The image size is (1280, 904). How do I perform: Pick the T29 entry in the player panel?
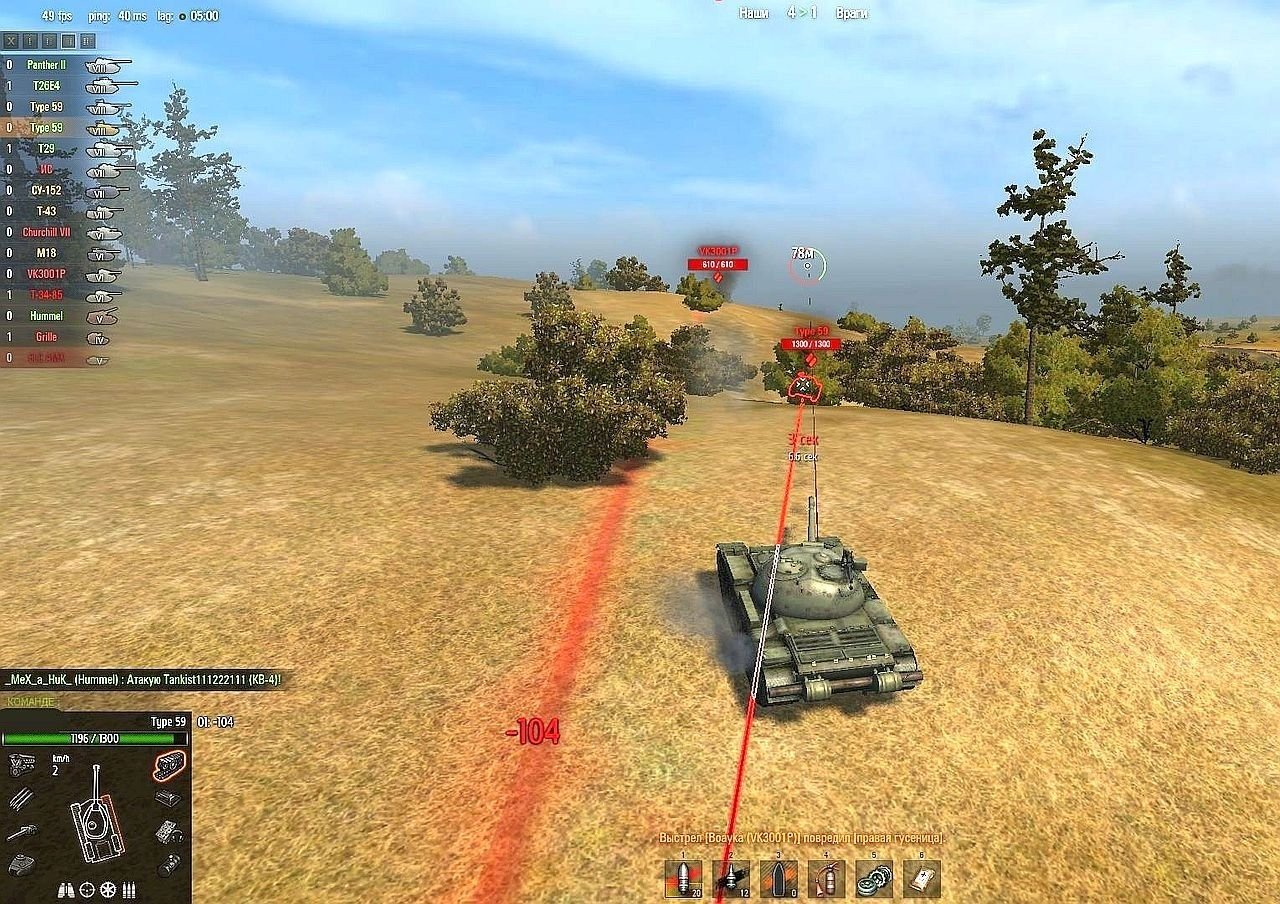46,149
